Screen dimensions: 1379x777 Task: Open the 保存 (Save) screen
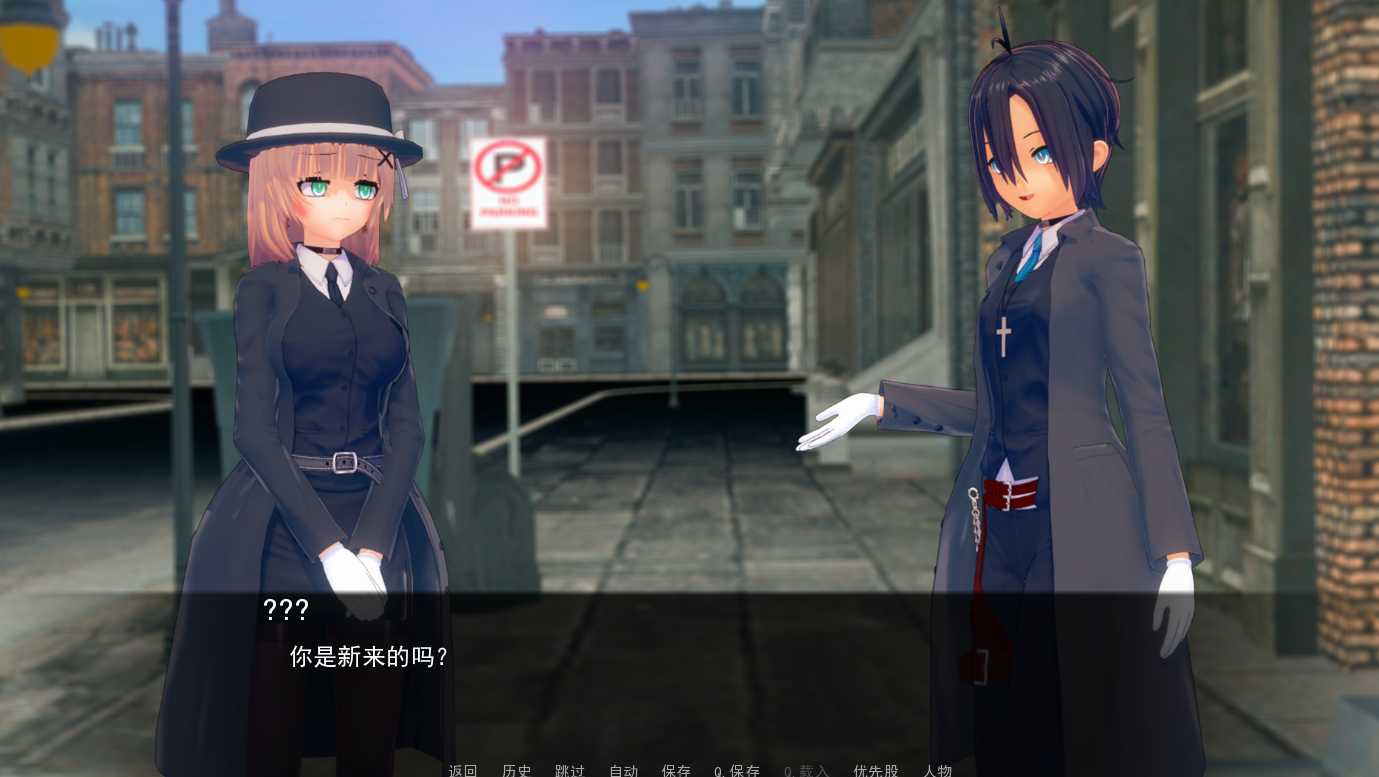point(676,770)
